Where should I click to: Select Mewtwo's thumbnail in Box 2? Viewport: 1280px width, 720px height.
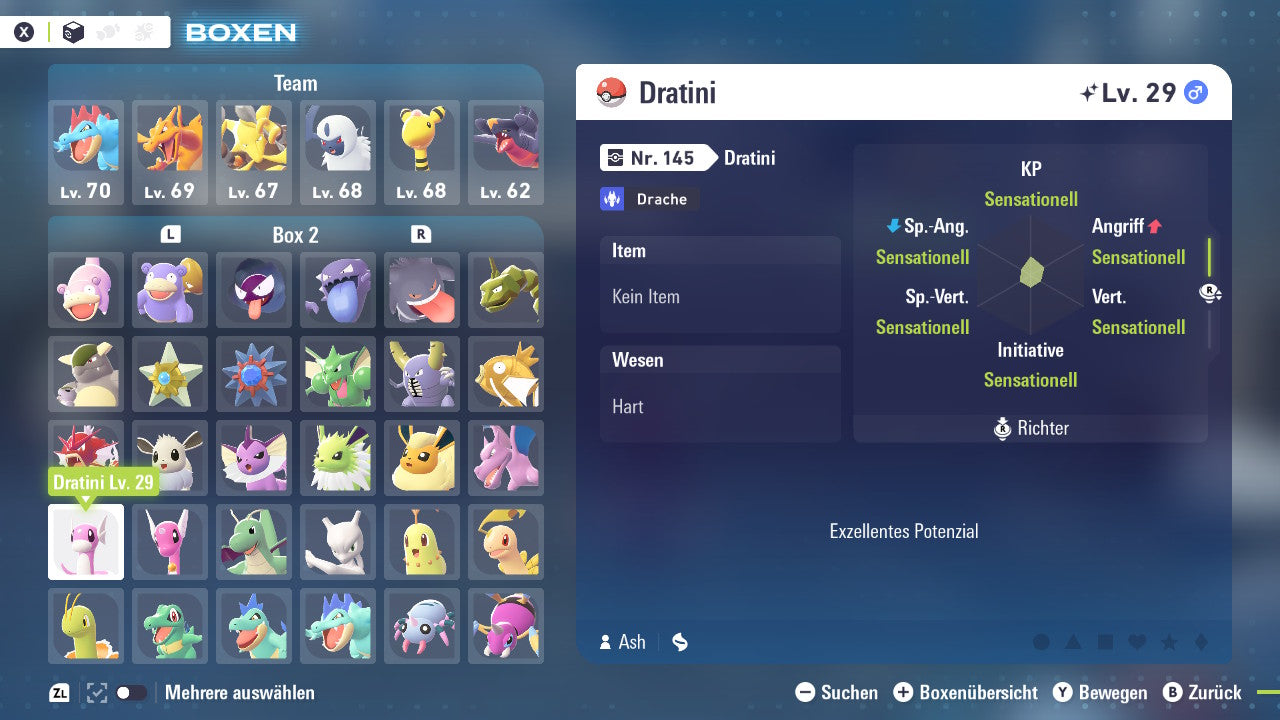[338, 542]
